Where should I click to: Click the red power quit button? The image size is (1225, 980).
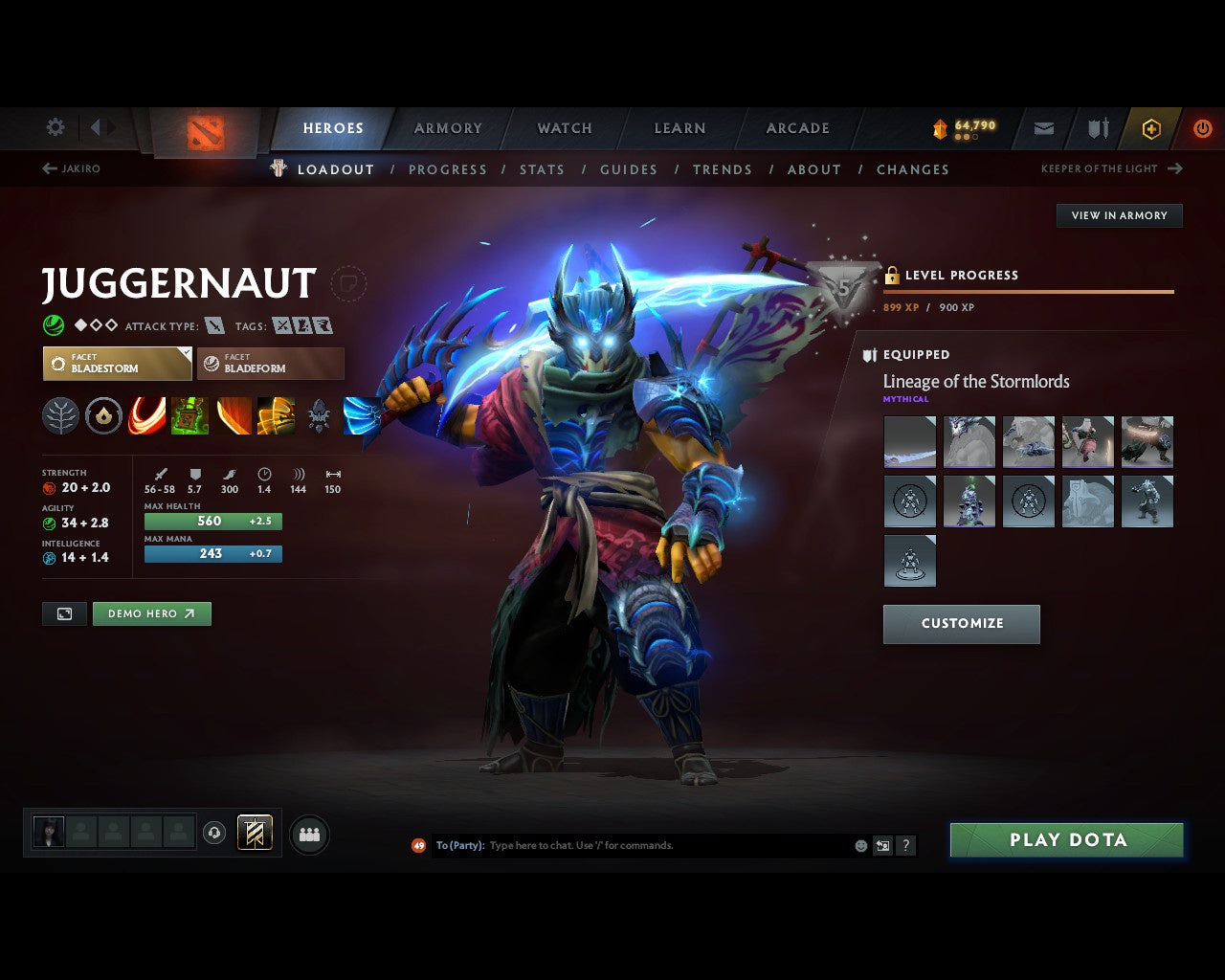[1202, 128]
